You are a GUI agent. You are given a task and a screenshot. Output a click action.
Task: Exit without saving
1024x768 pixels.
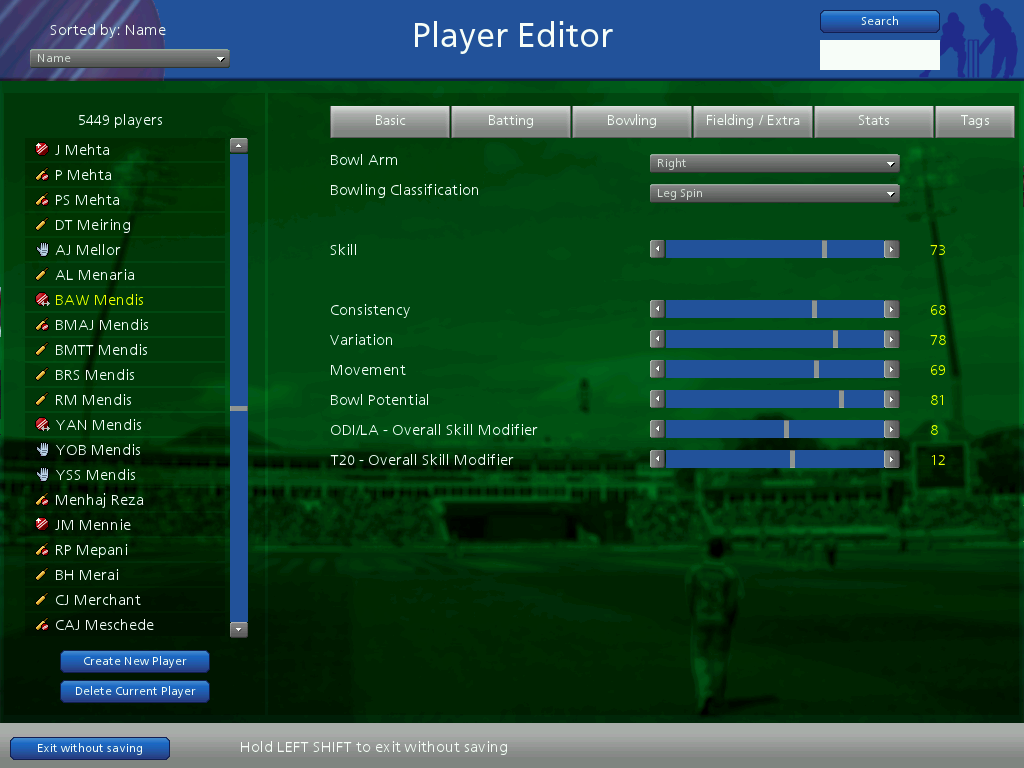(x=90, y=748)
